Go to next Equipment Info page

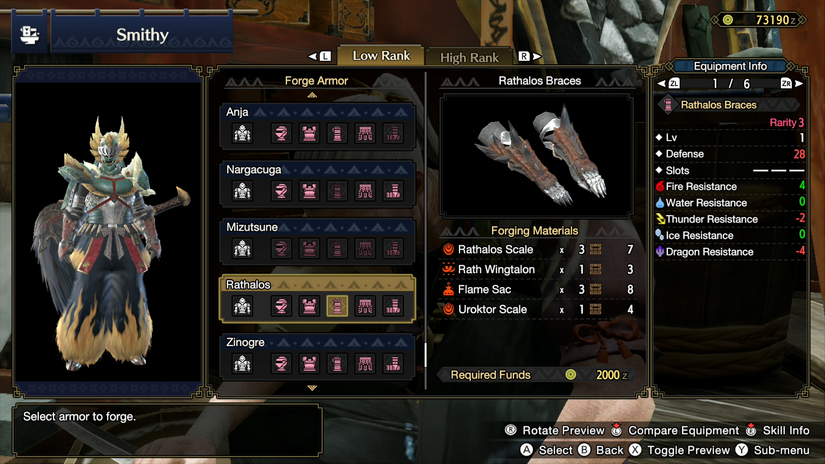[x=786, y=84]
